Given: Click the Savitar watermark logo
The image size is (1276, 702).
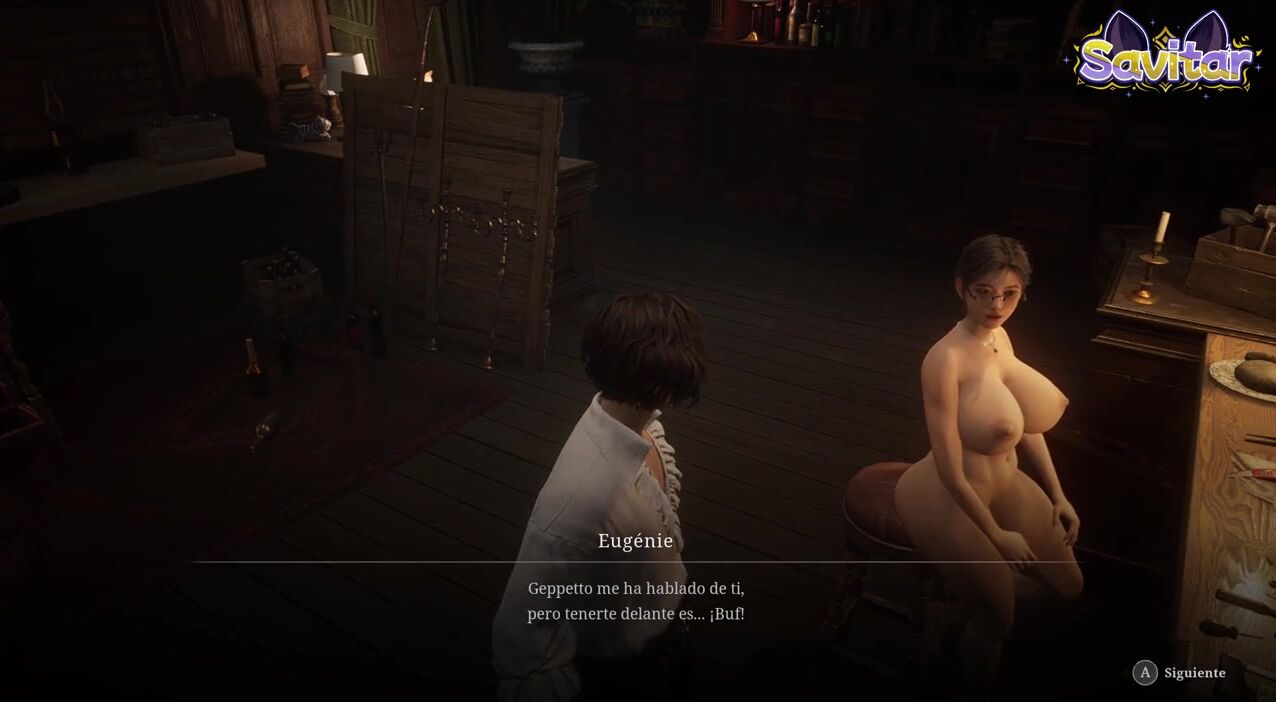Looking at the screenshot, I should tap(1165, 55).
